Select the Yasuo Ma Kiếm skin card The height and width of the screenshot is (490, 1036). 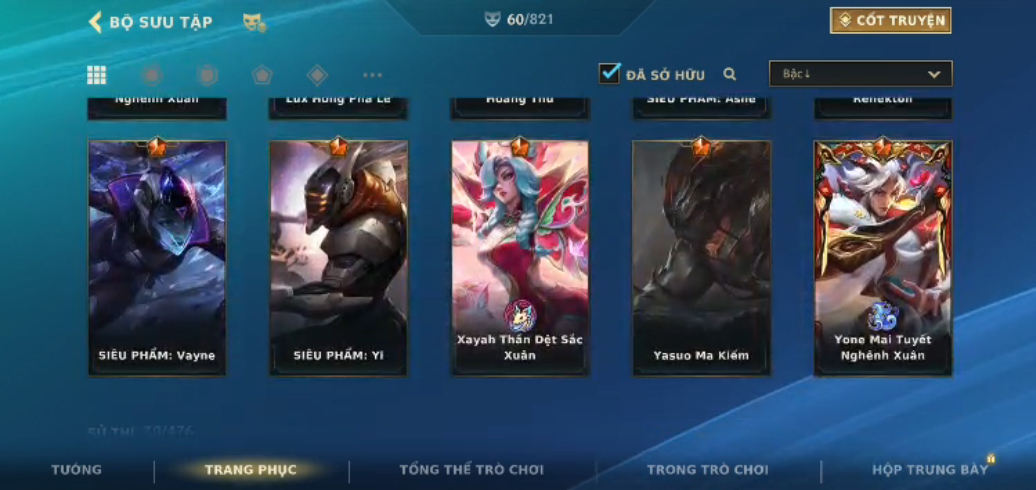(x=701, y=257)
